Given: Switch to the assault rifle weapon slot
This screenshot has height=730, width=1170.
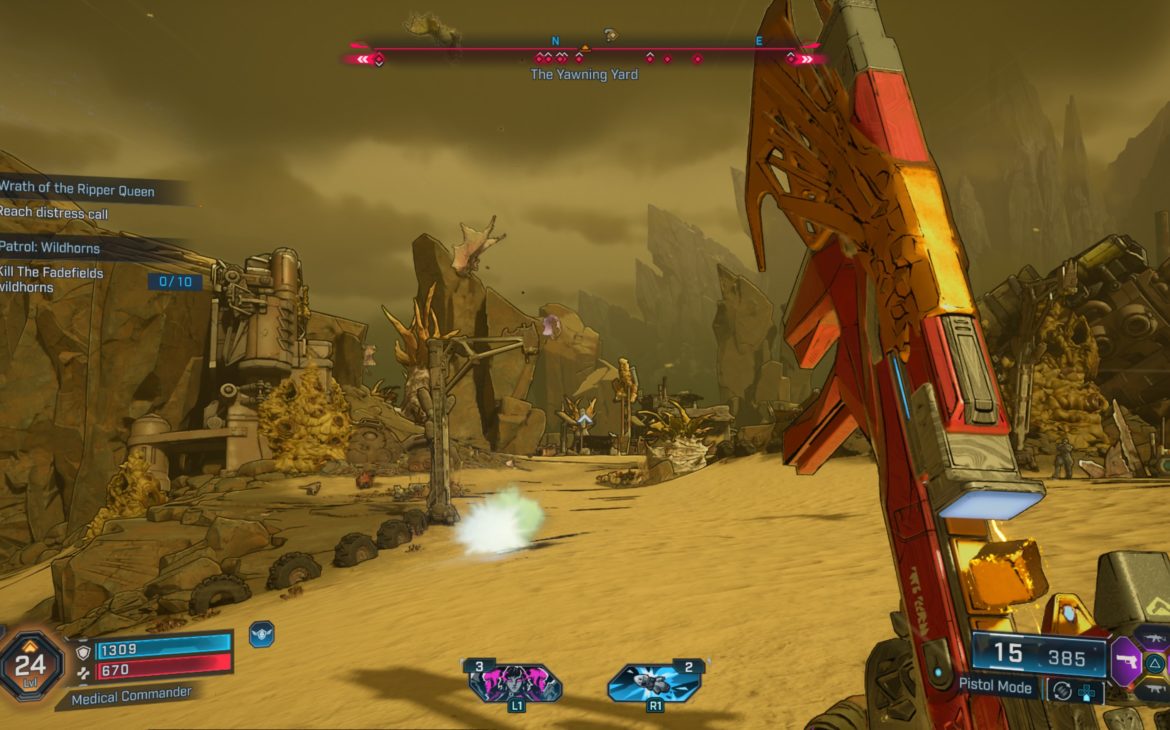Looking at the screenshot, I should tap(1156, 638).
